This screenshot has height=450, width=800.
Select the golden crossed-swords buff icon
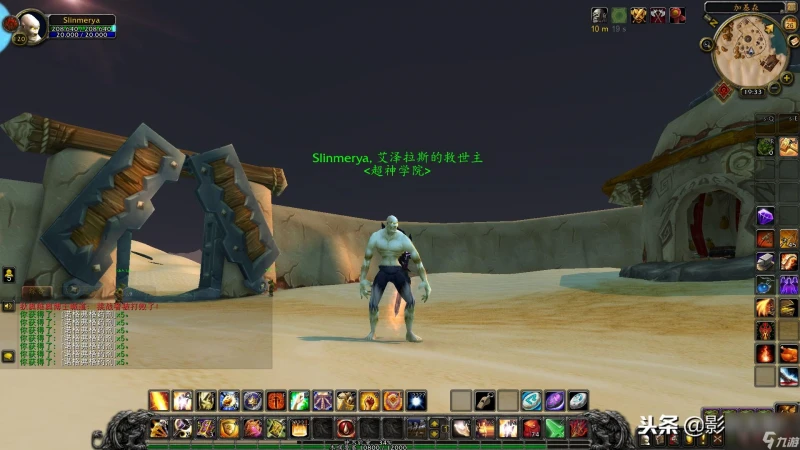(638, 15)
